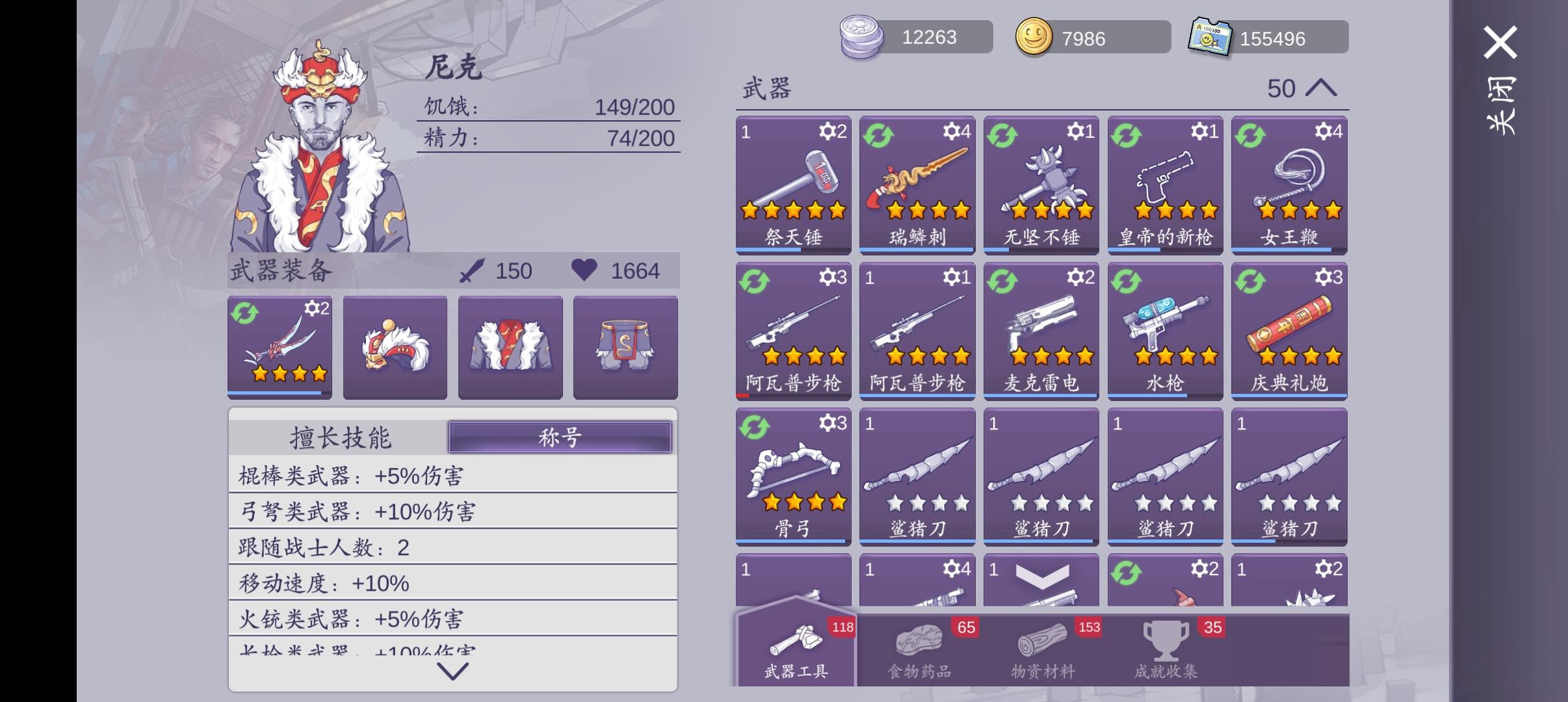Collapse the 武器 list using the chevron
This screenshot has height=702, width=1568.
click(x=1322, y=88)
